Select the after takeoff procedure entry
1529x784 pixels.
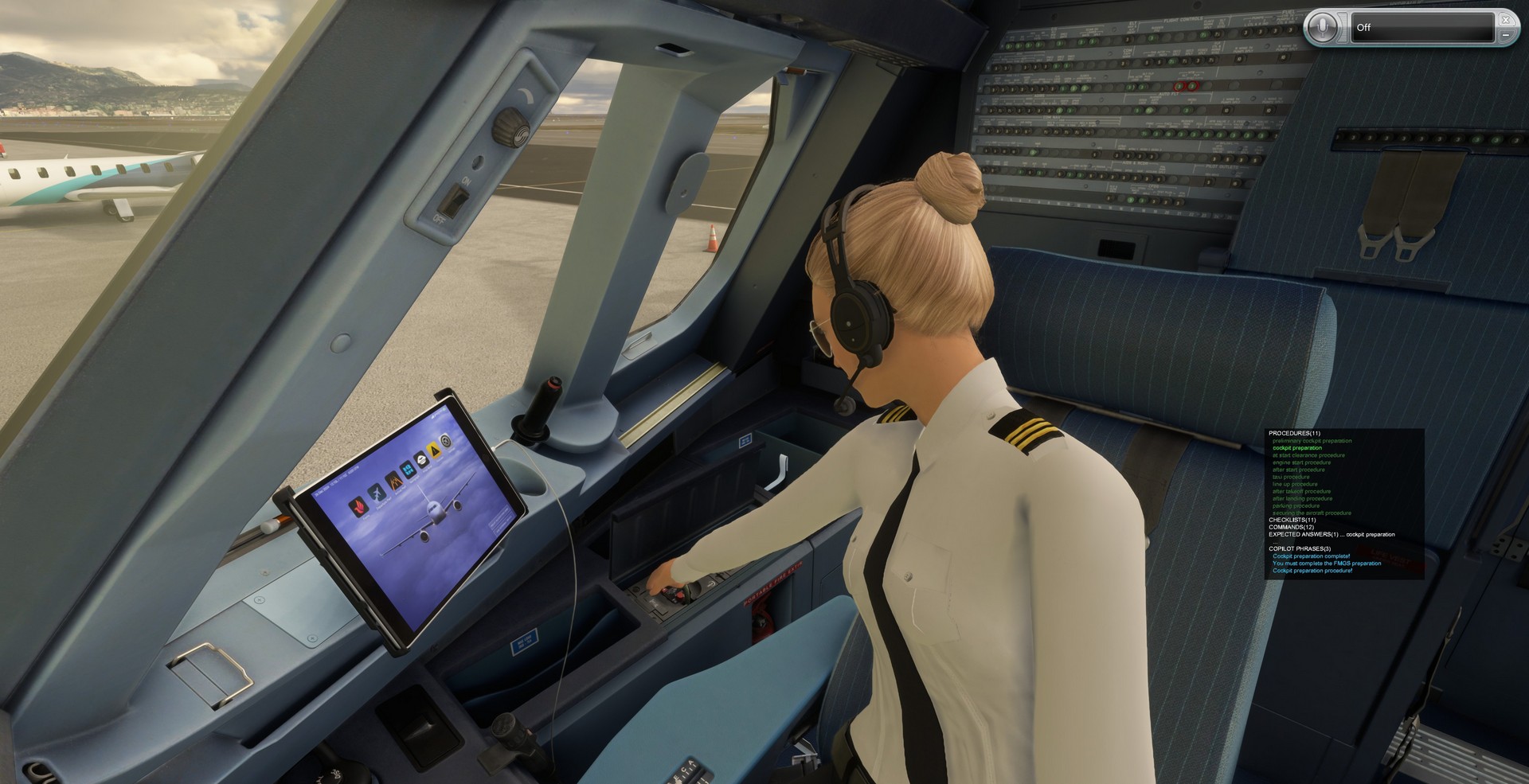click(x=1301, y=491)
